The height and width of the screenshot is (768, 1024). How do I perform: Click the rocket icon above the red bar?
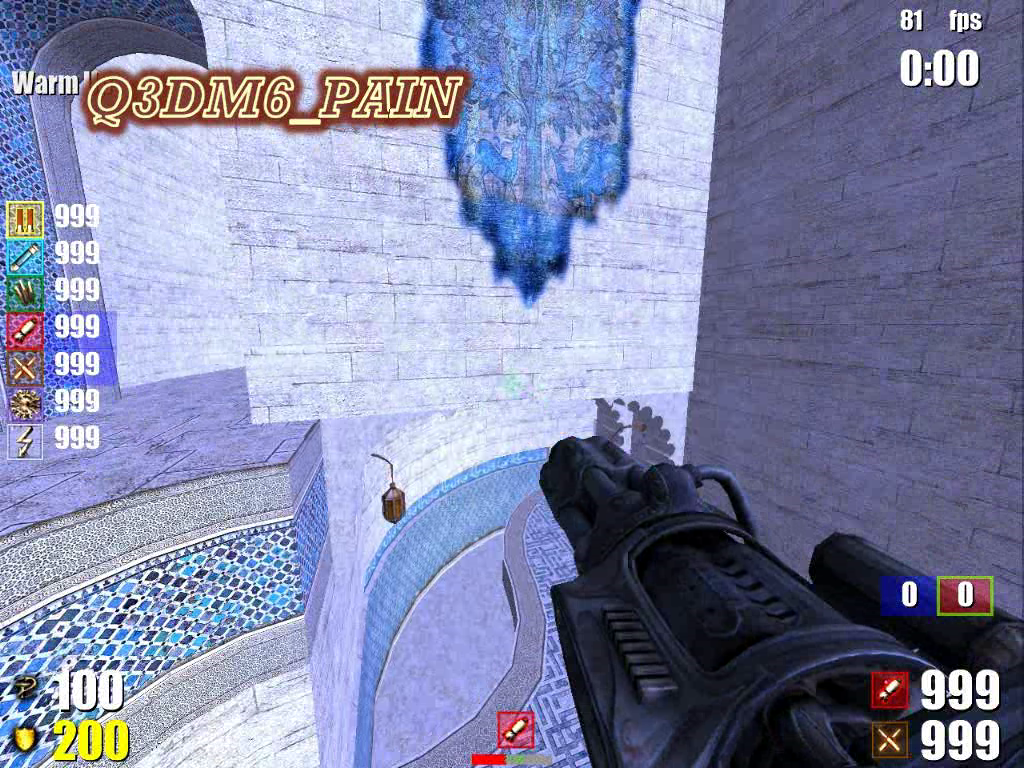tap(515, 730)
